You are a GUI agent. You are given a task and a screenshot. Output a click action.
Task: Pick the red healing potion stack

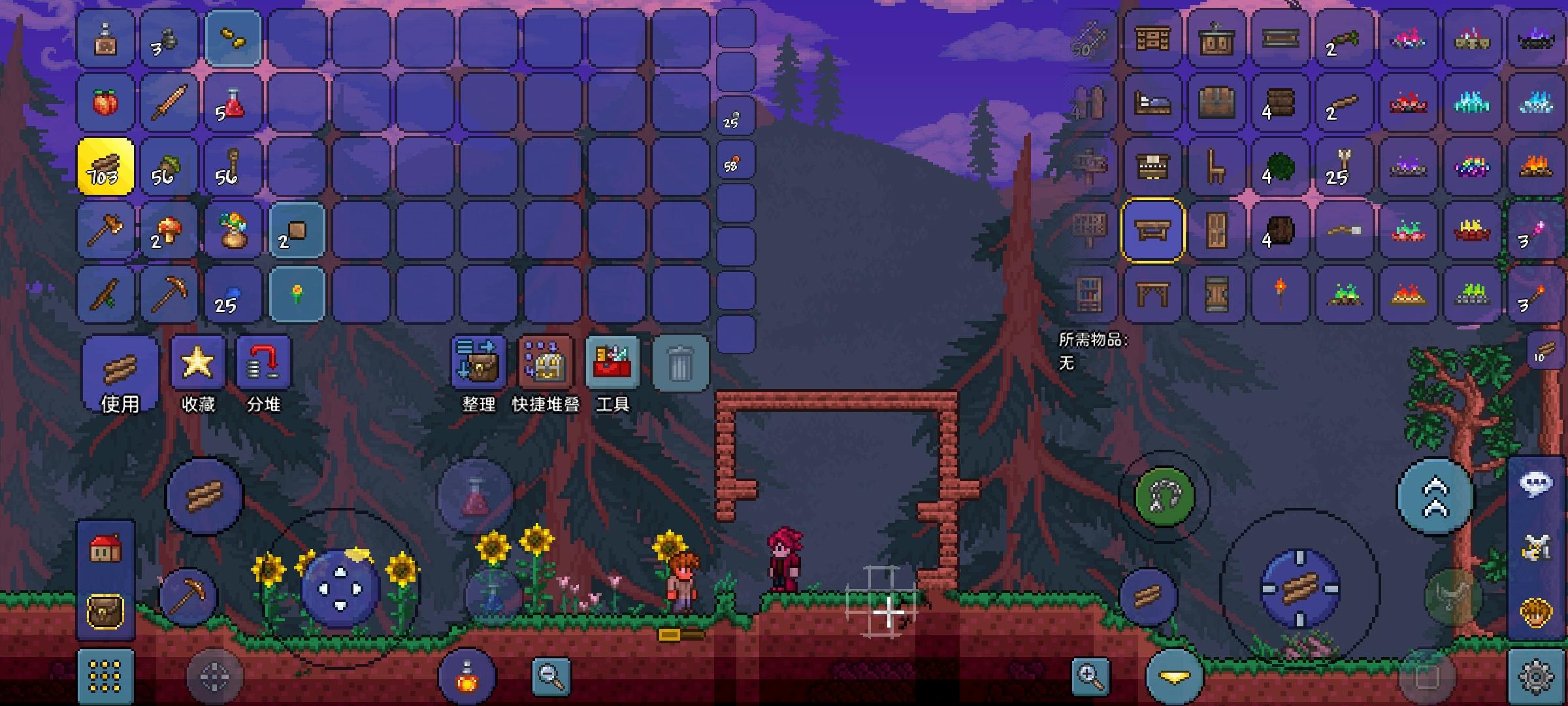pos(233,102)
